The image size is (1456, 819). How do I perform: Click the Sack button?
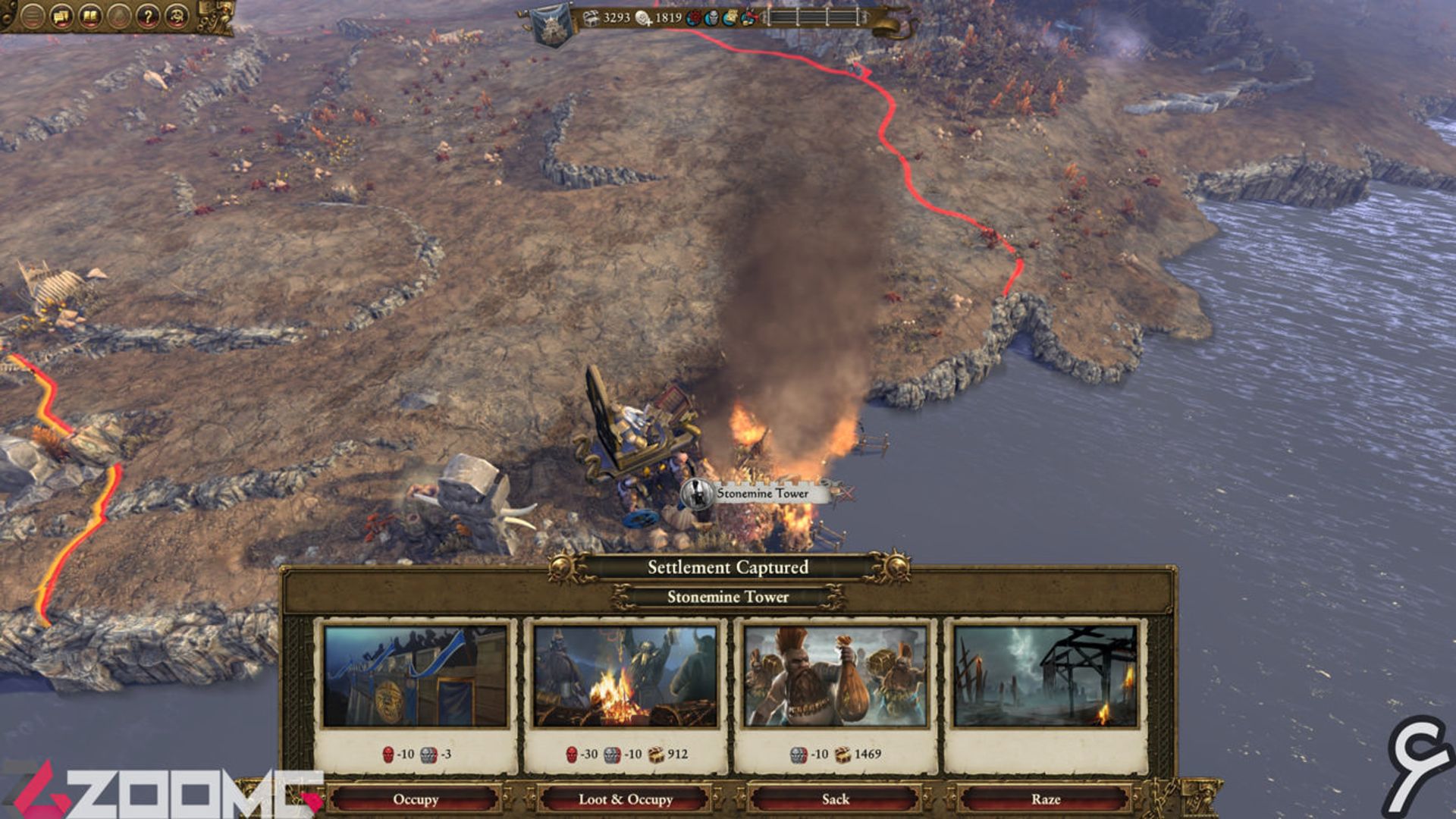coord(836,799)
